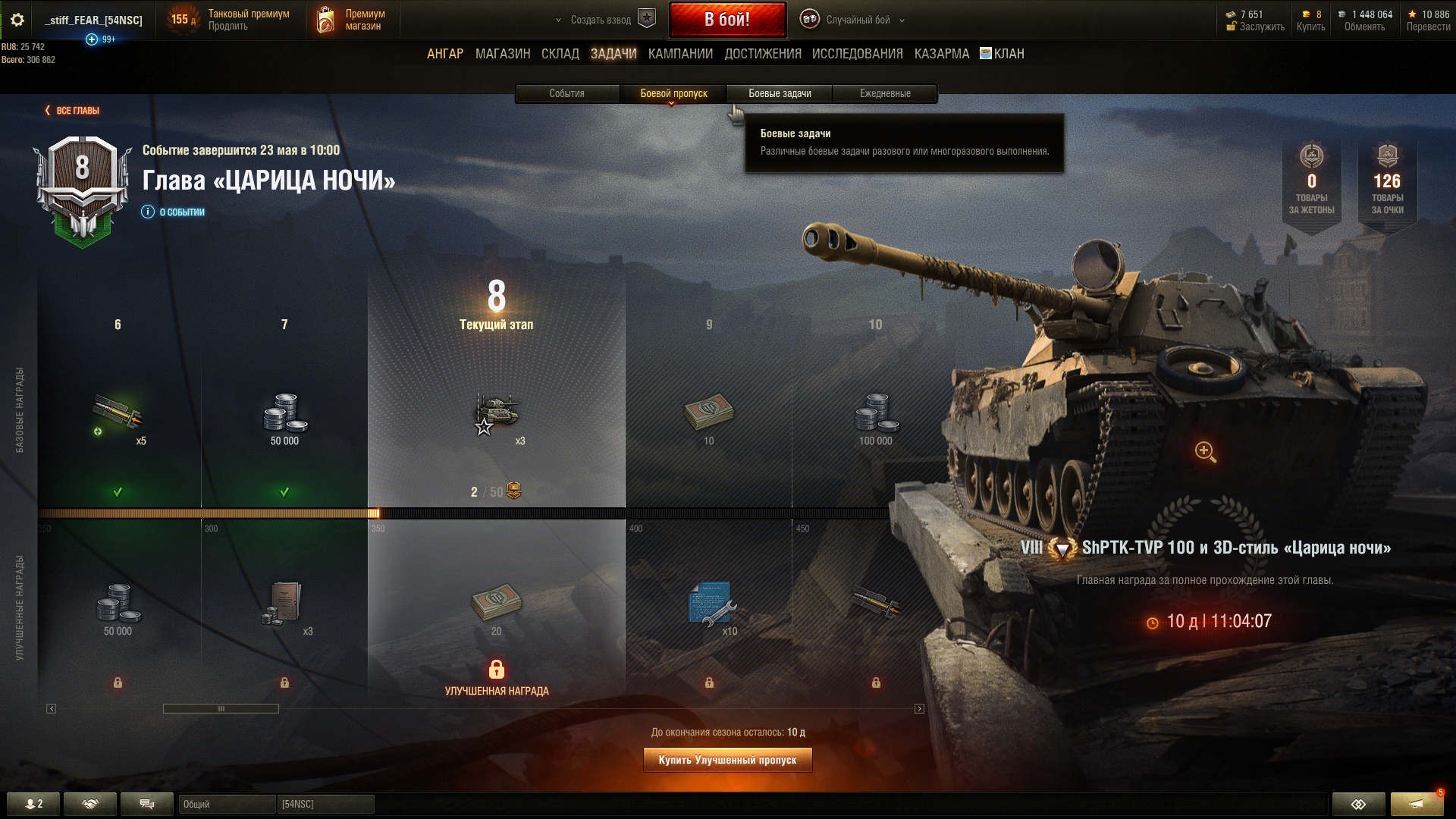Open the АНГАР hangar menu

click(444, 54)
